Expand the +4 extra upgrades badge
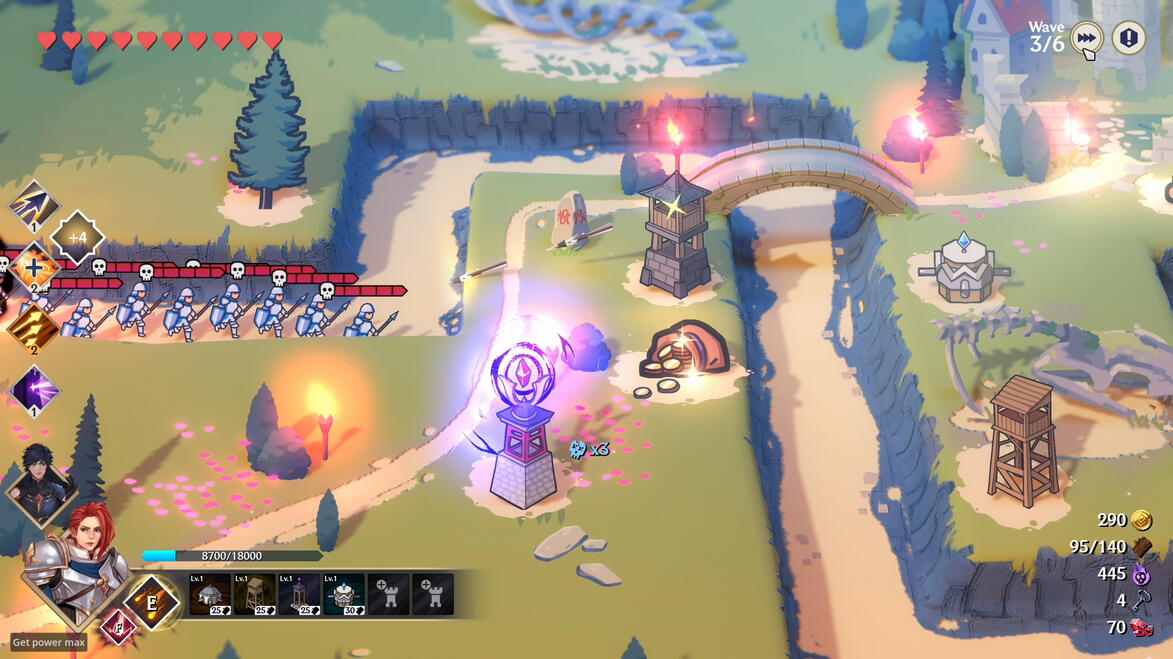This screenshot has height=659, width=1173. coord(77,237)
